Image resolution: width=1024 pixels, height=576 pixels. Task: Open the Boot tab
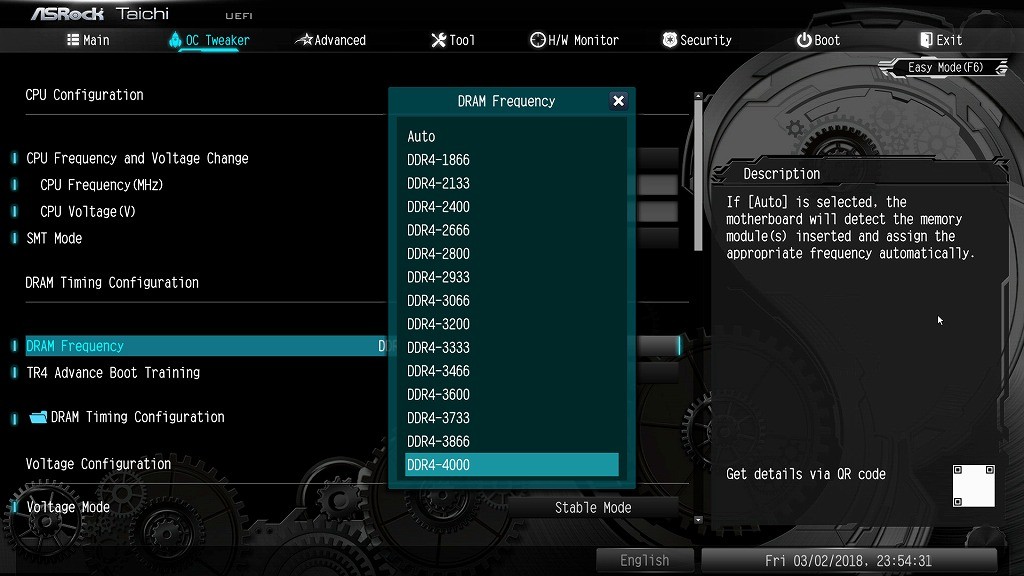pyautogui.click(x=818, y=40)
